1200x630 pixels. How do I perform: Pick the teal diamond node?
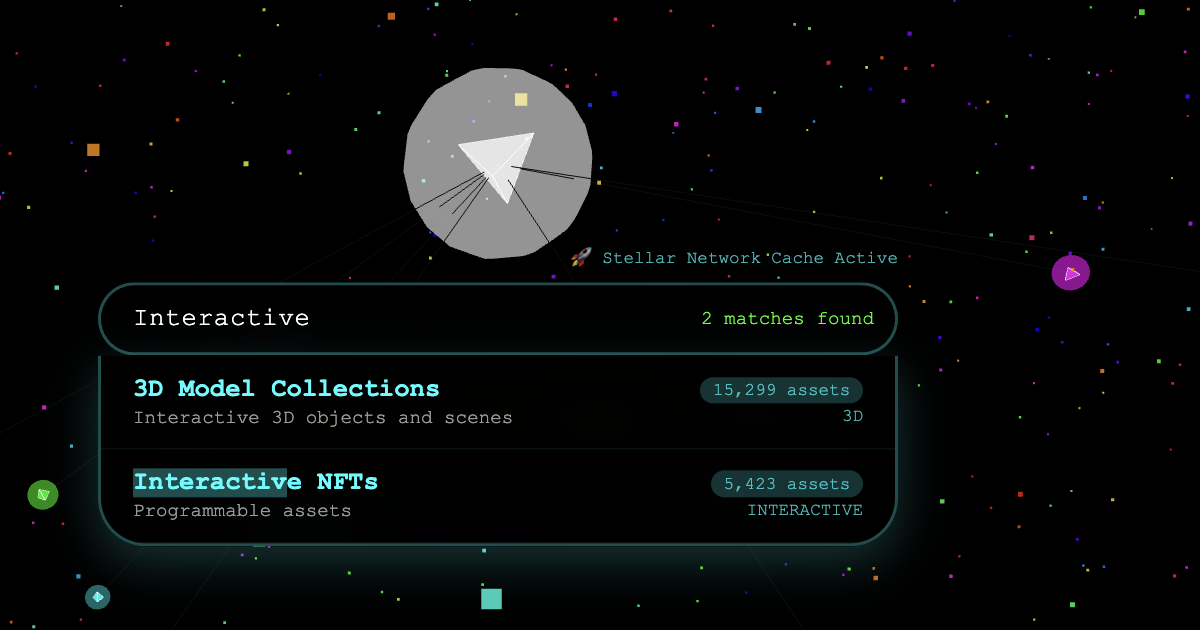tap(97, 597)
